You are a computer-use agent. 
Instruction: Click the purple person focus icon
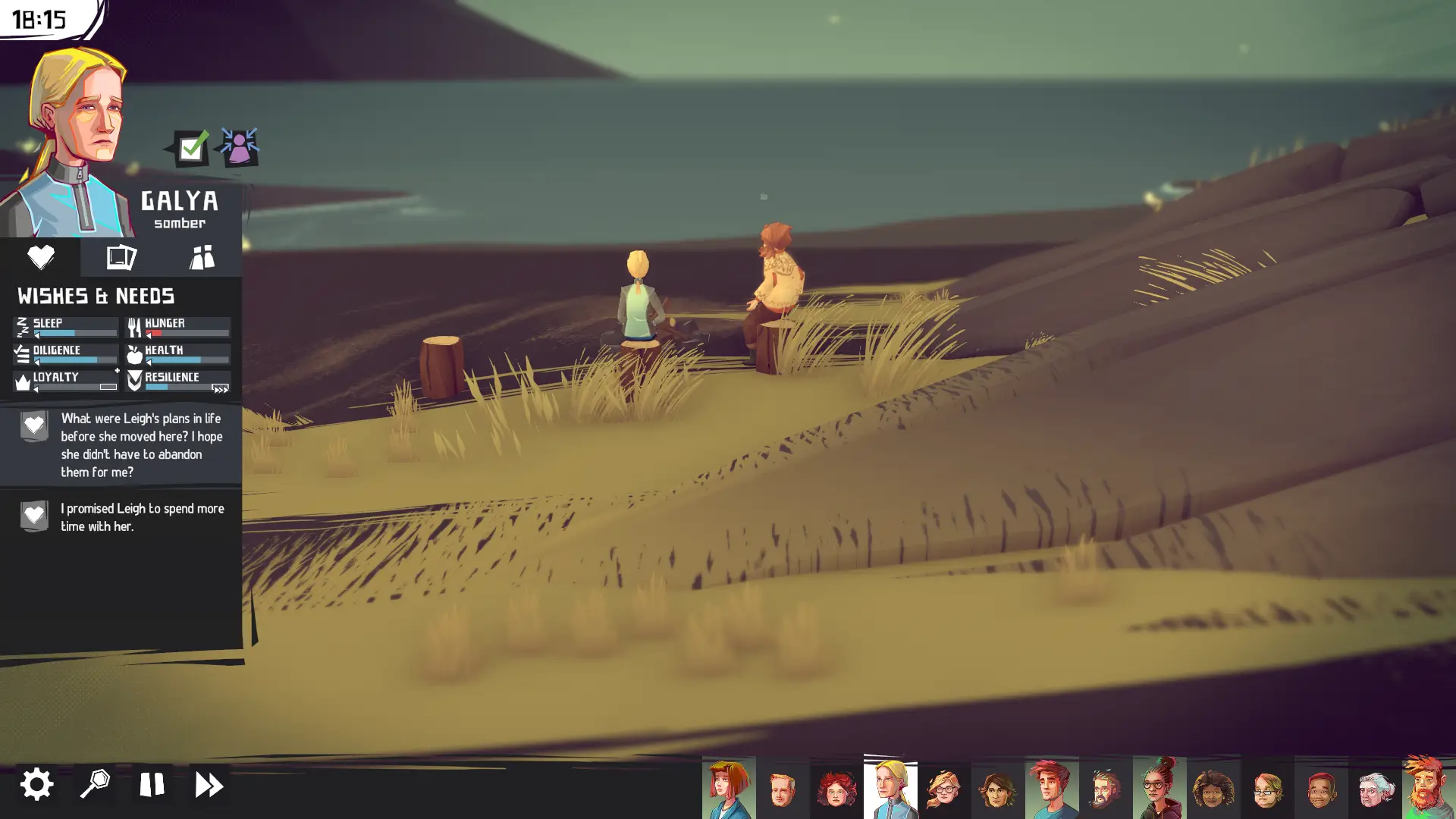[x=239, y=146]
